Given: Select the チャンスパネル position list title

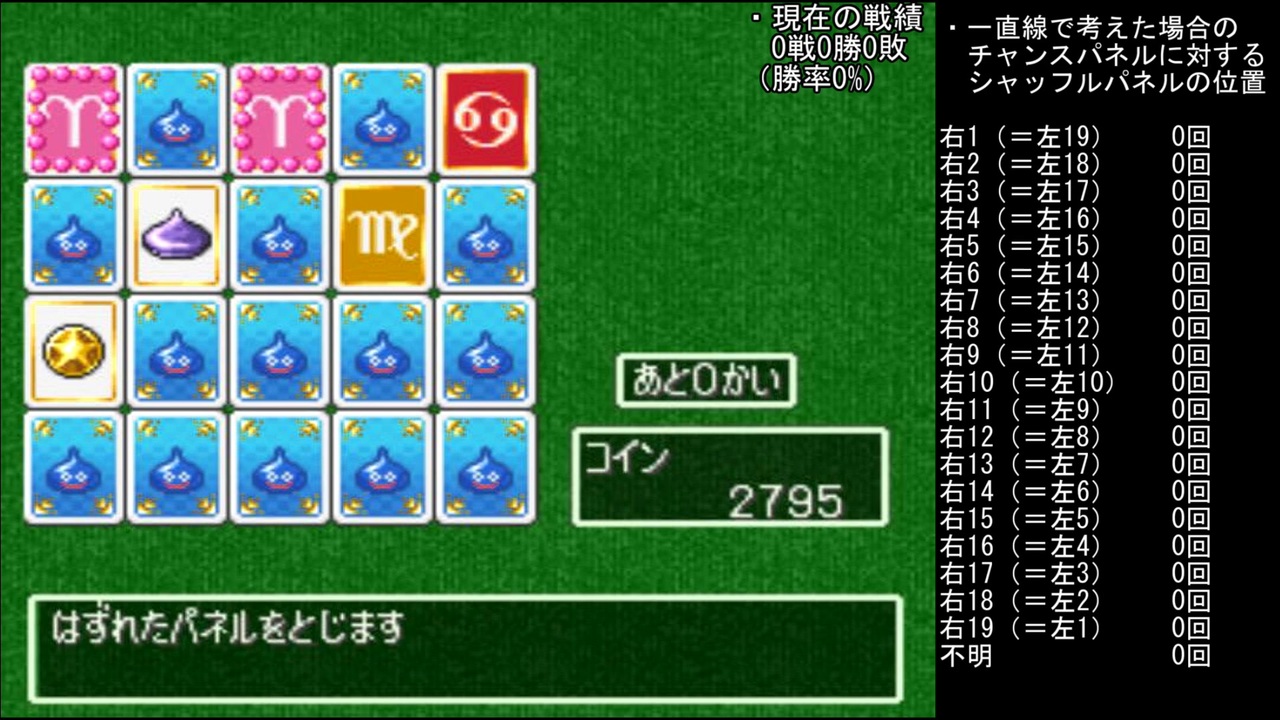Looking at the screenshot, I should point(1100,55).
